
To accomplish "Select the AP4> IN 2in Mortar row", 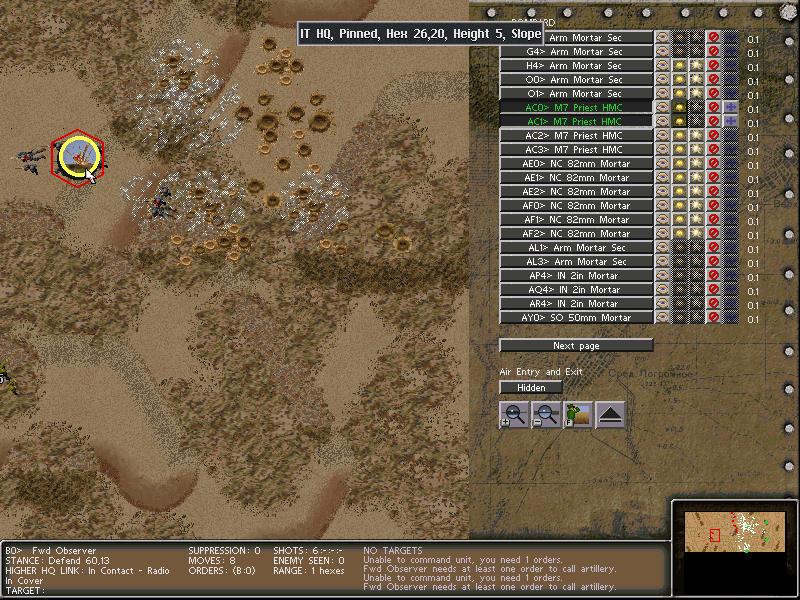I will click(576, 276).
